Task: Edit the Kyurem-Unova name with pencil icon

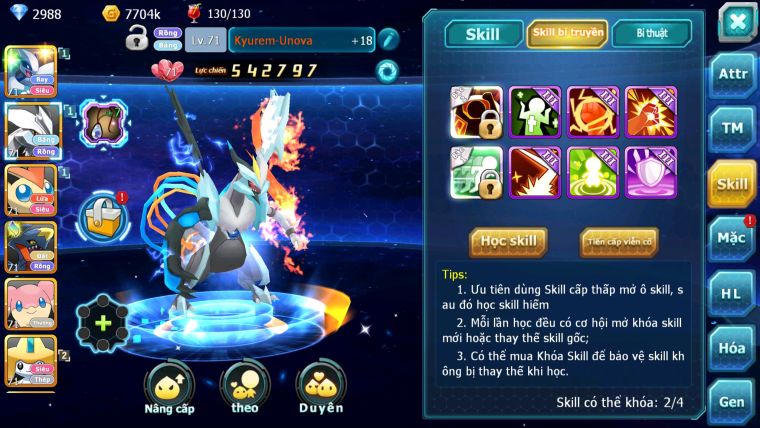Action: 388,40
